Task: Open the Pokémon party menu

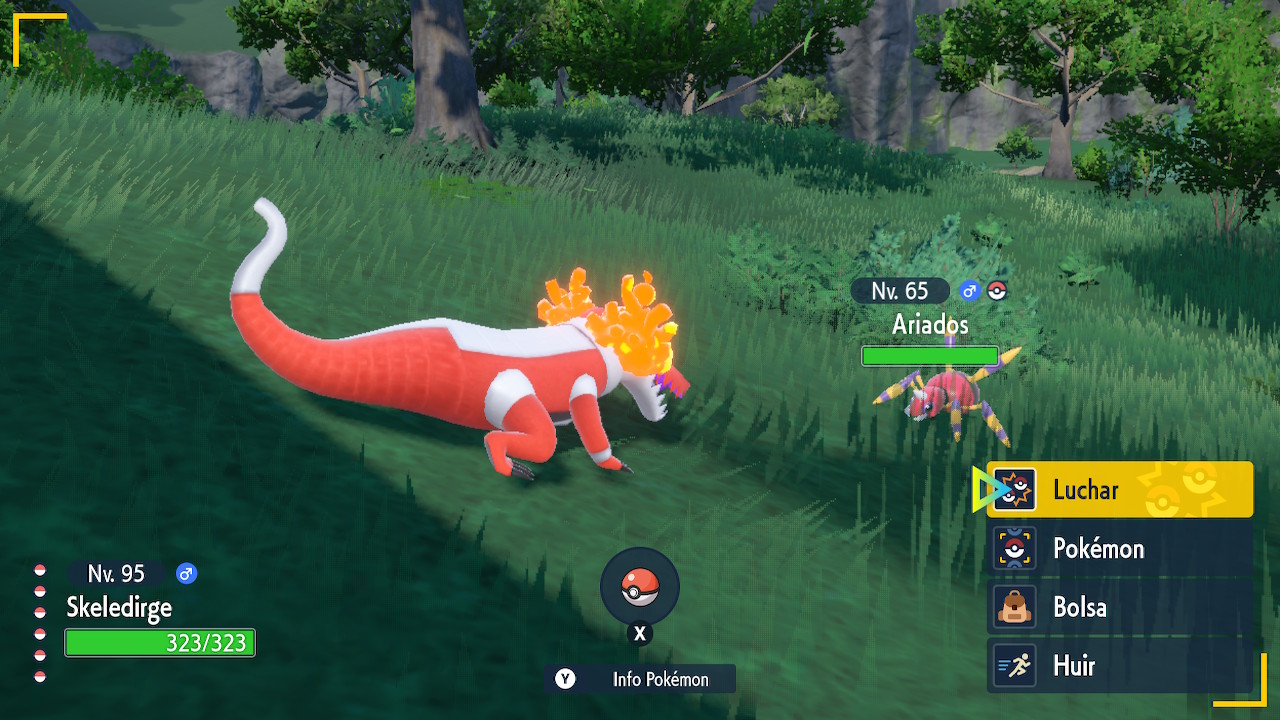Action: click(x=1120, y=548)
